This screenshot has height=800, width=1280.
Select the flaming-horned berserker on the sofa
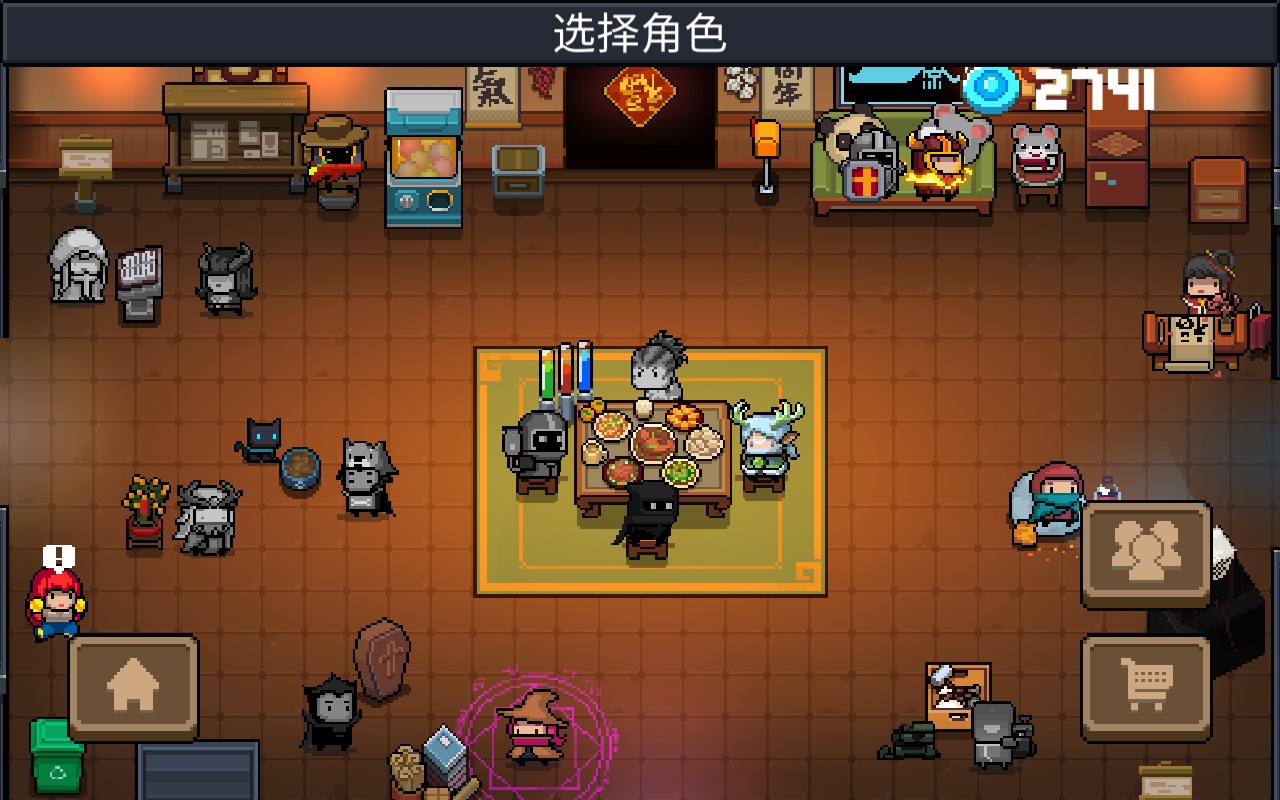938,160
